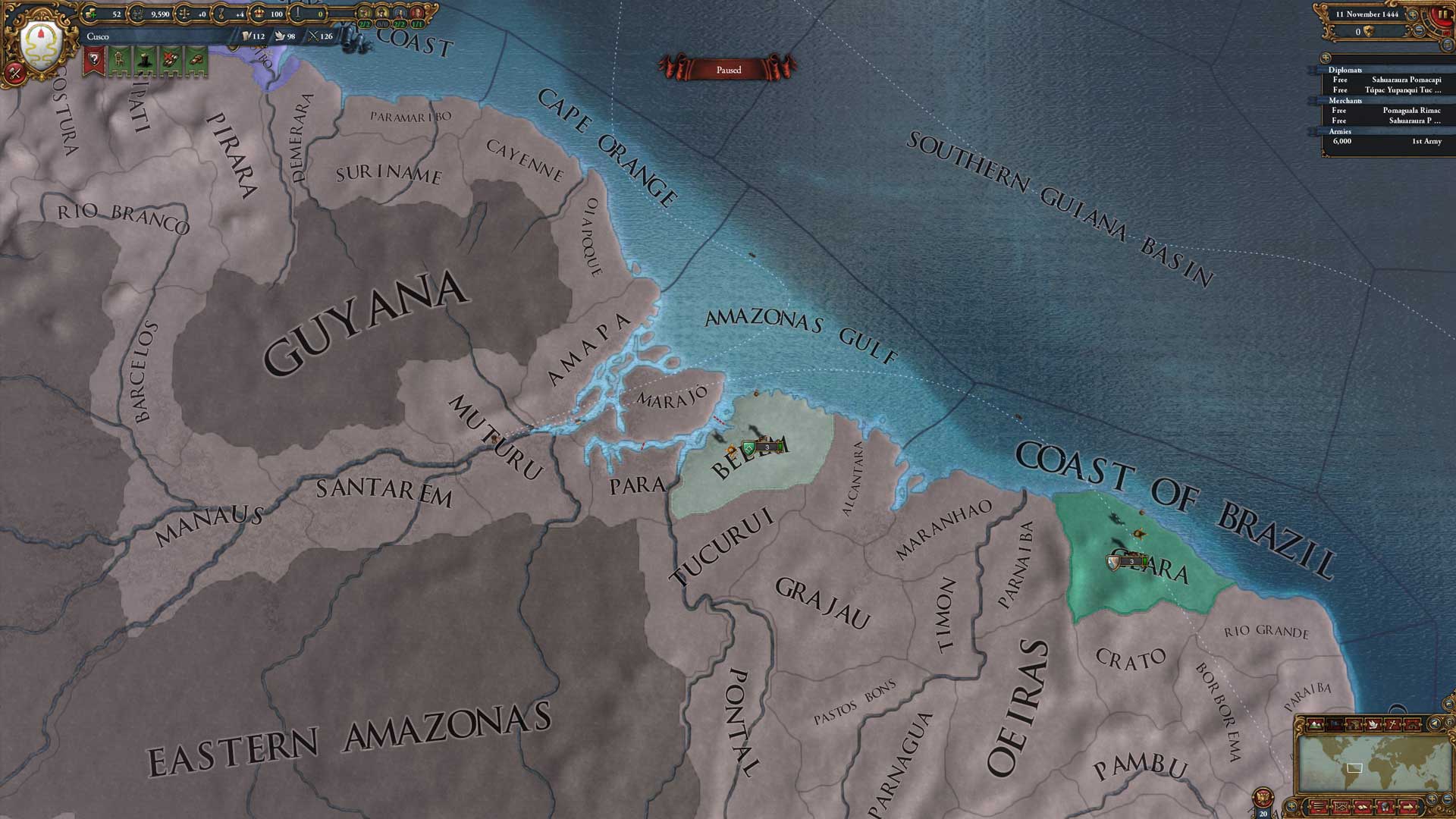The image size is (1456, 819).
Task: Switch to the diplomatic dove map mode
Action: [1373, 724]
